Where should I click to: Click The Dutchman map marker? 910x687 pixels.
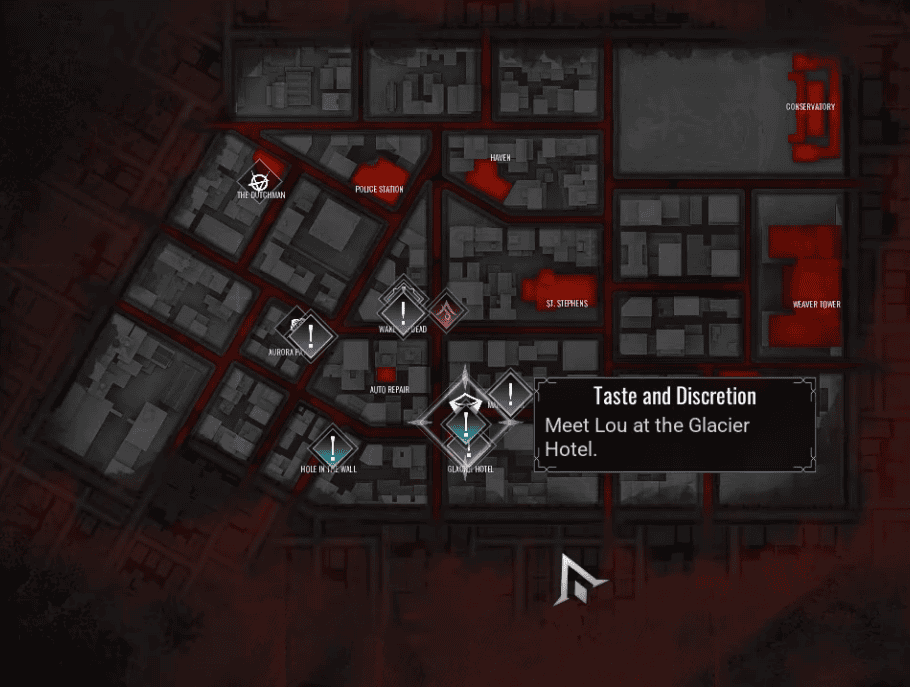[x=260, y=181]
